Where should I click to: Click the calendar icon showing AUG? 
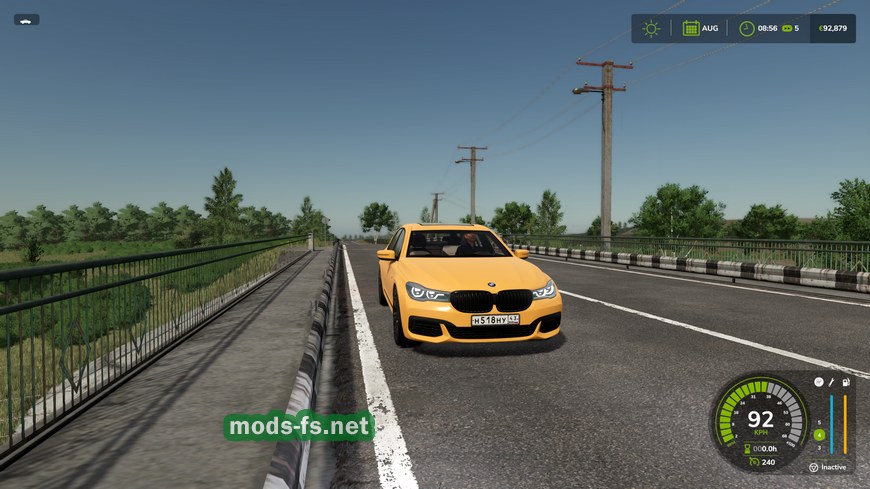(691, 28)
